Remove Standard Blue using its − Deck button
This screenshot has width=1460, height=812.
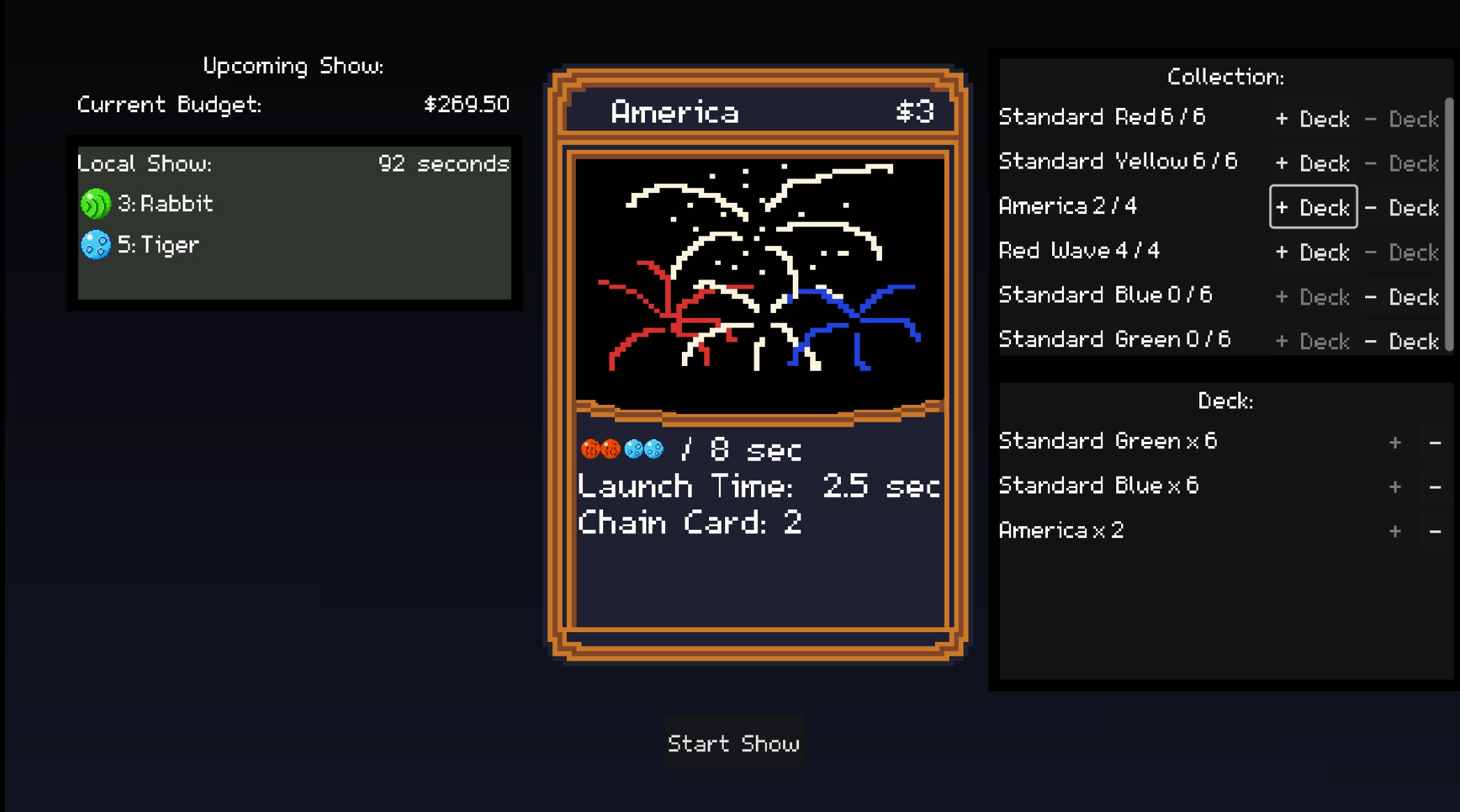tap(1403, 297)
